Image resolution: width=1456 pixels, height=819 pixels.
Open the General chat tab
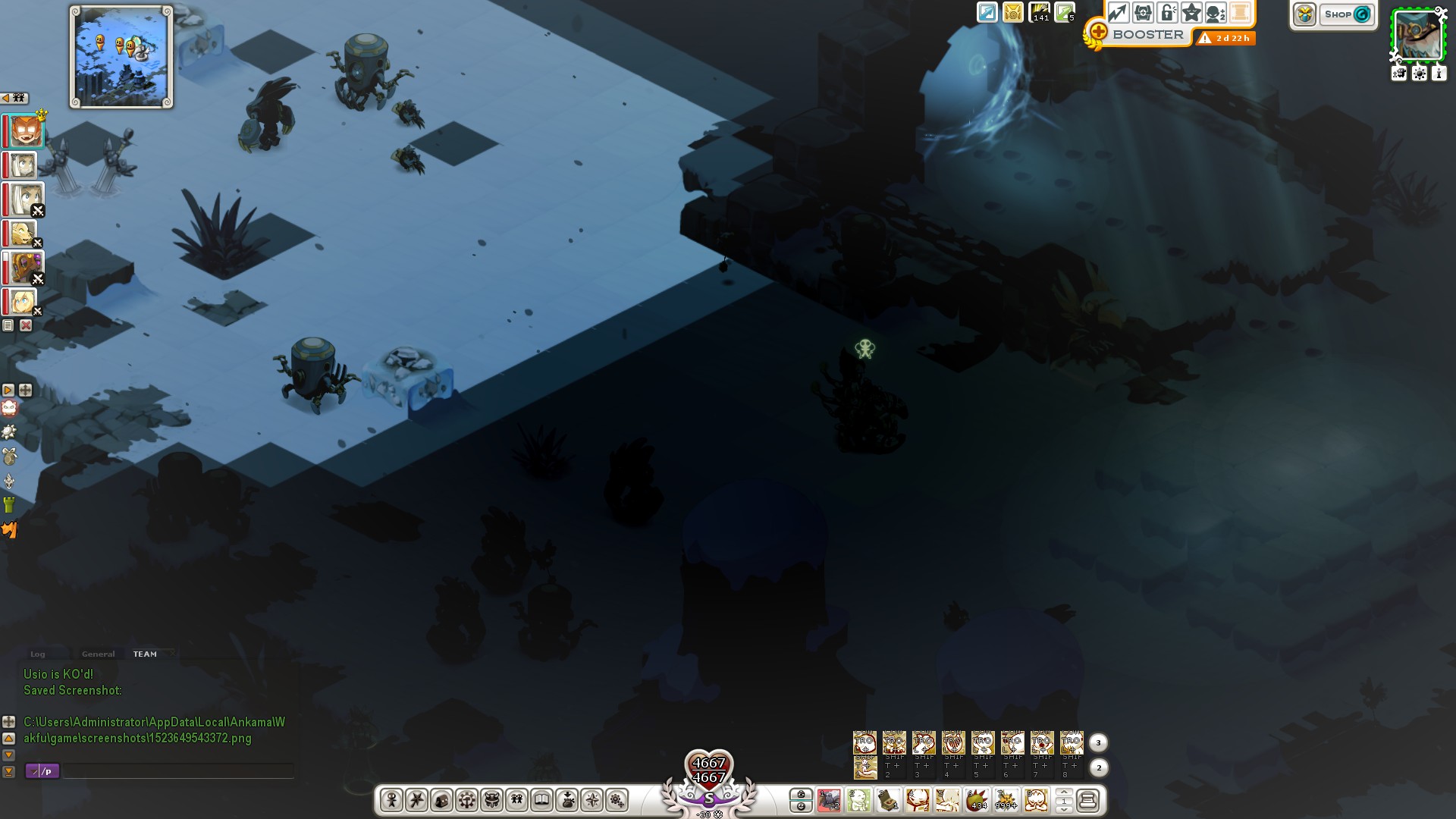(97, 654)
